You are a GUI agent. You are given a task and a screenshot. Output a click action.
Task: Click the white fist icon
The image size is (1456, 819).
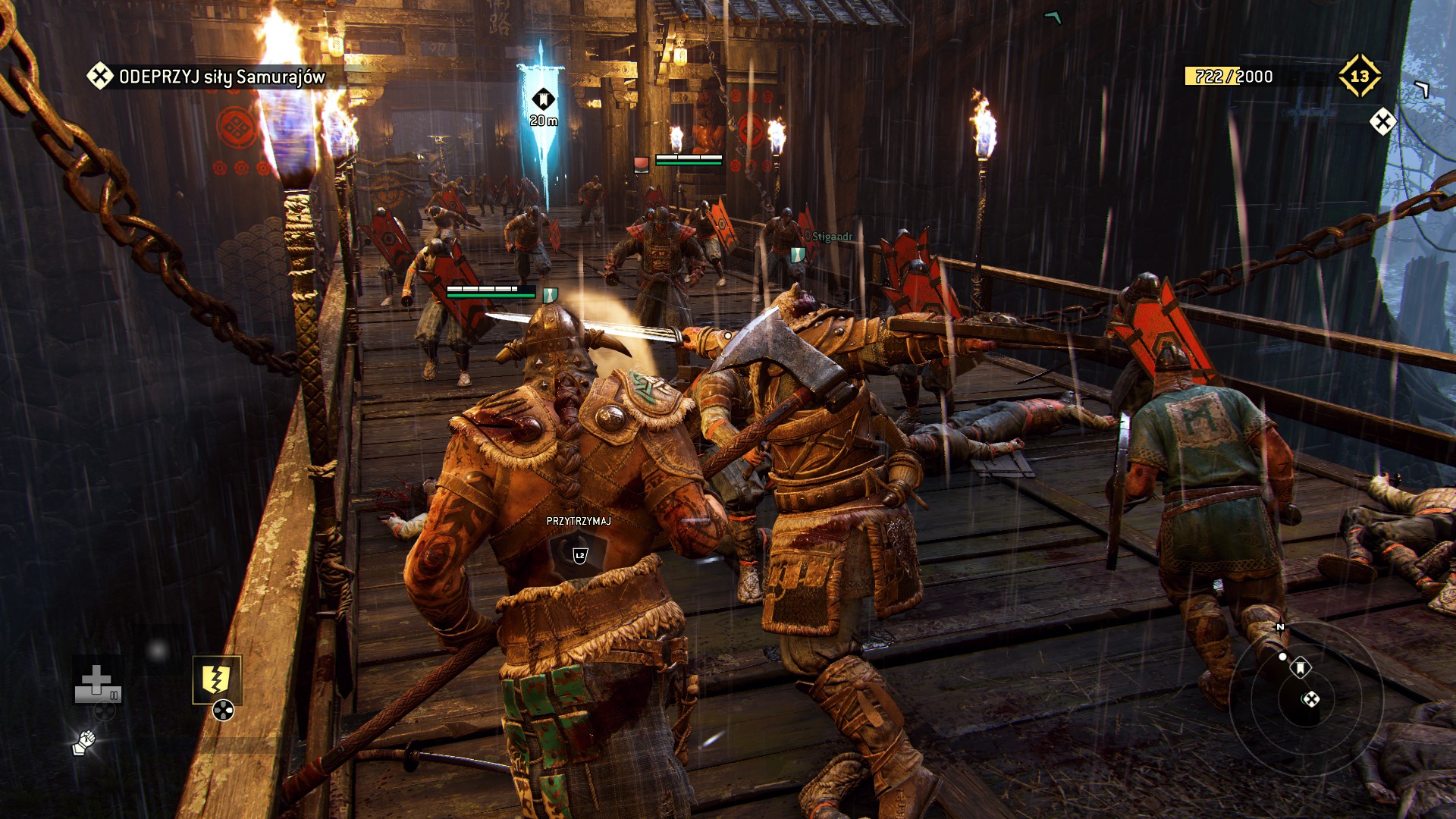click(83, 742)
